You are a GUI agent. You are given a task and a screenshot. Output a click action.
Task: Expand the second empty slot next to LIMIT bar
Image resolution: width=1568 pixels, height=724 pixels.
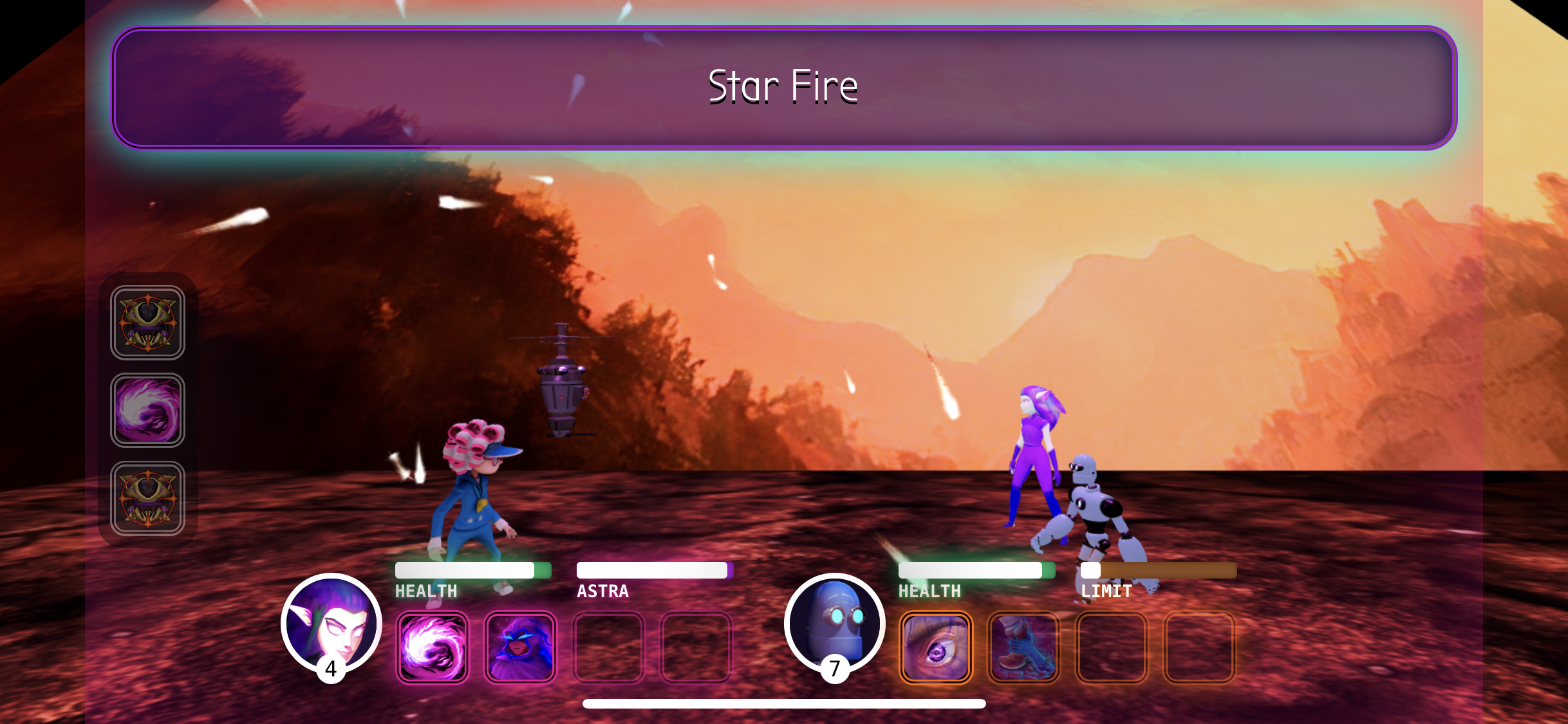pos(1199,646)
